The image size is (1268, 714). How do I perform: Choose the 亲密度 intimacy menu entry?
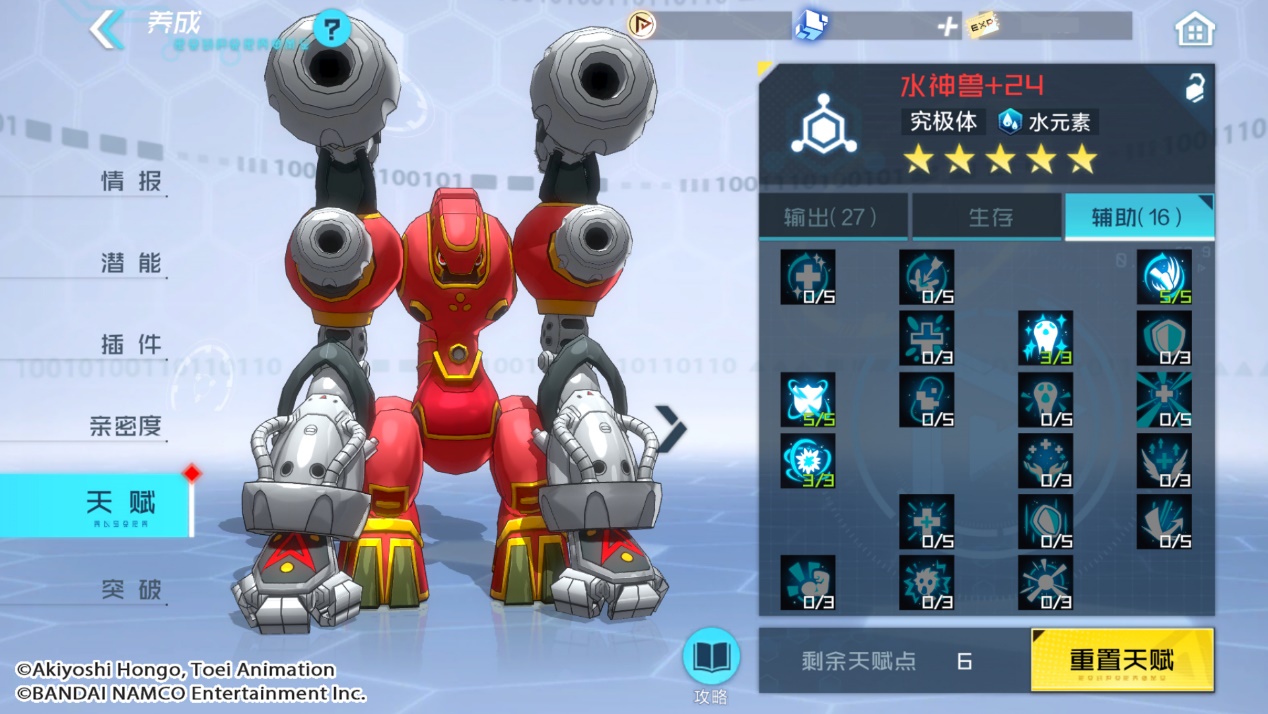click(x=126, y=427)
